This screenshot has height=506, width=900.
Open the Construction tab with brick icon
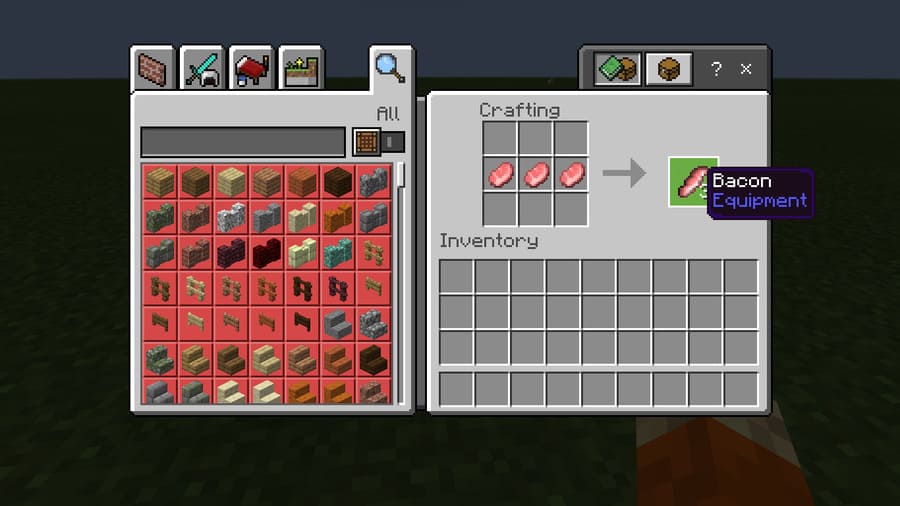pyautogui.click(x=154, y=69)
